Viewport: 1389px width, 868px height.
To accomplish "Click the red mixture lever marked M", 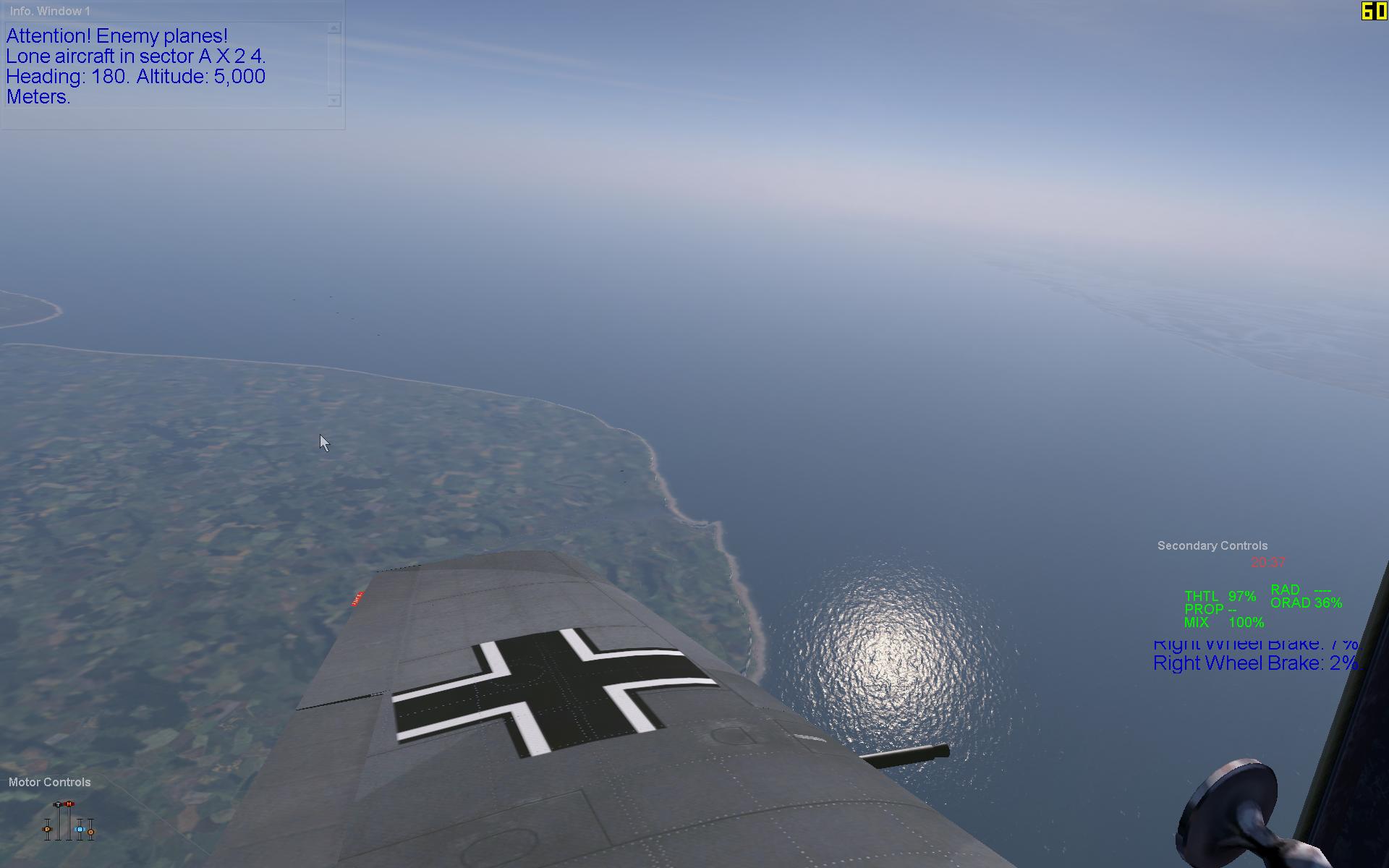I will point(69,804).
